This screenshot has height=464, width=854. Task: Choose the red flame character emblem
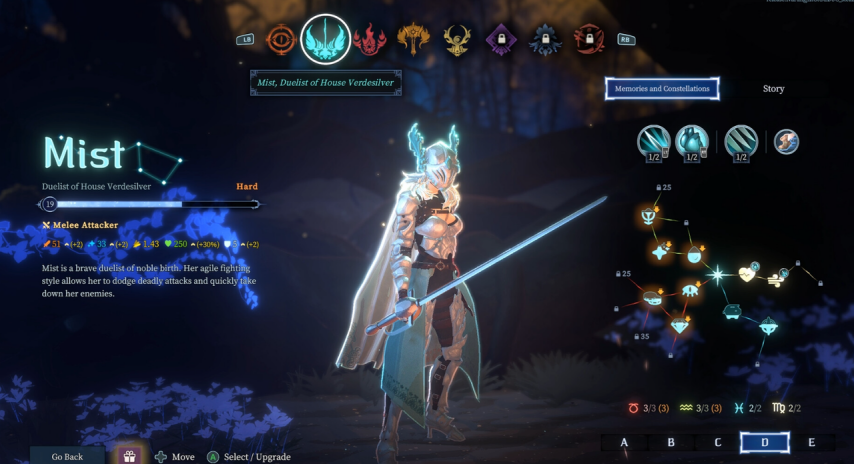click(370, 39)
